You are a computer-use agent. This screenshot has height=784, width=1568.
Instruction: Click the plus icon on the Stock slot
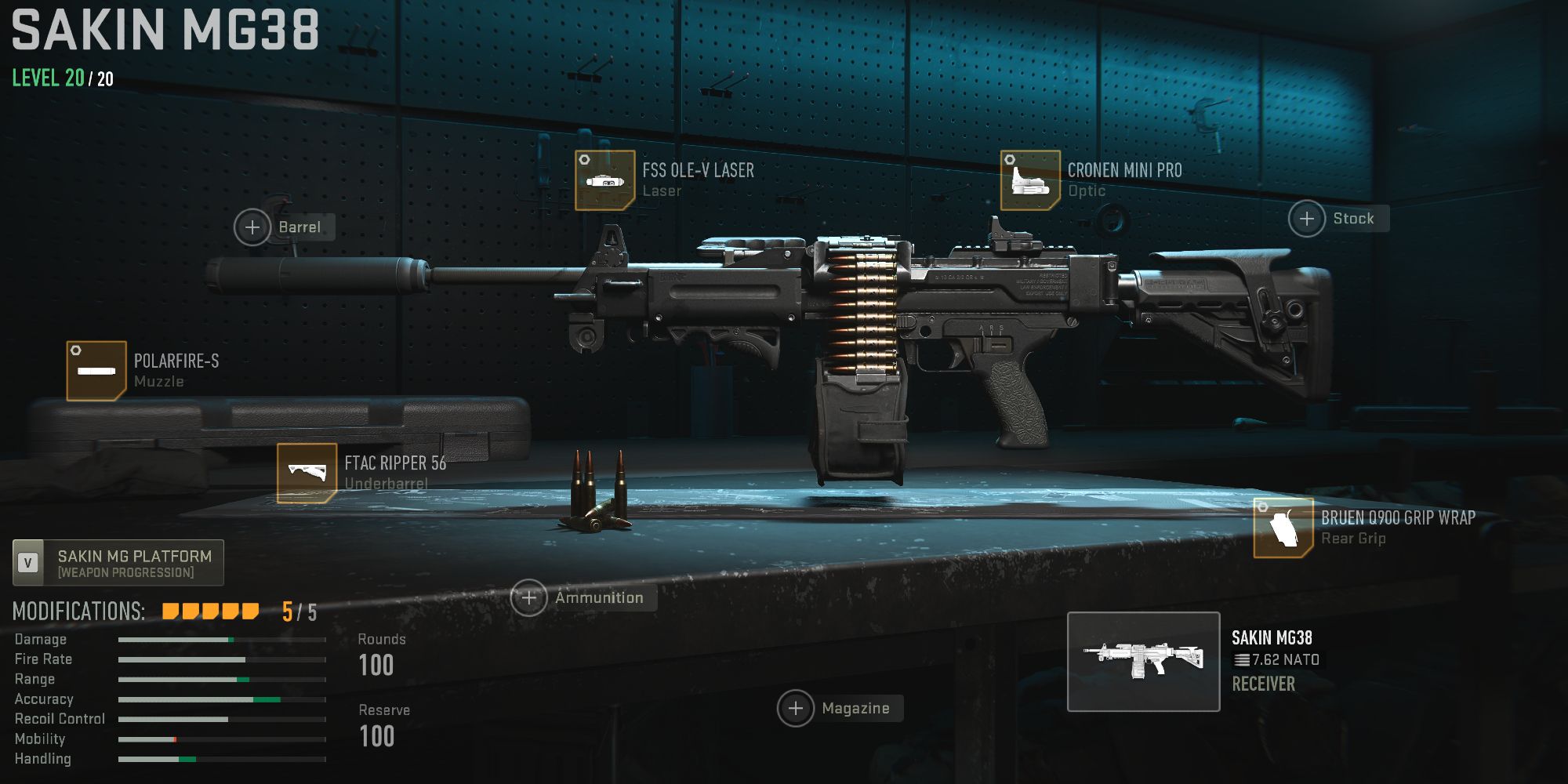point(1306,219)
